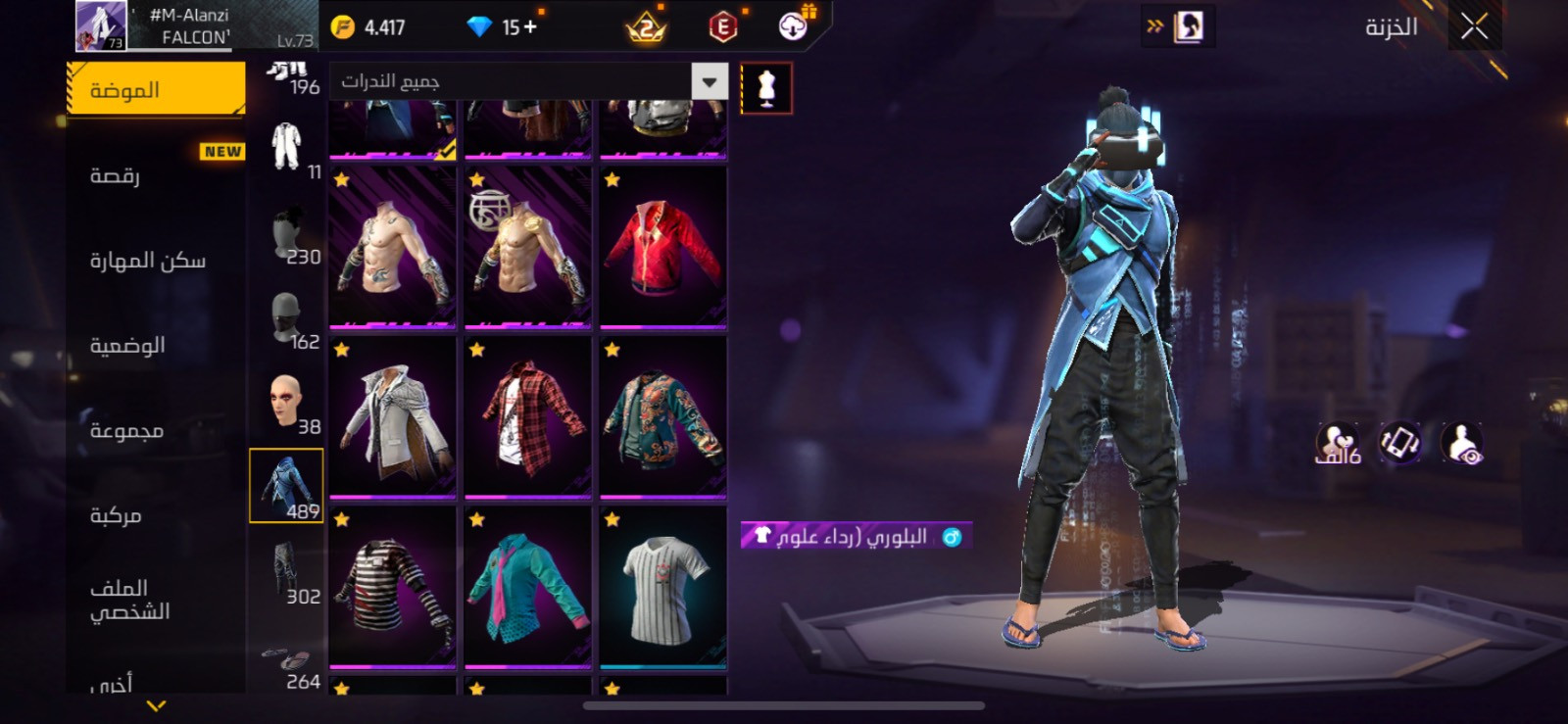This screenshot has height=724, width=1568.
Task: Close the vault screen with the X
Action: click(x=1474, y=26)
